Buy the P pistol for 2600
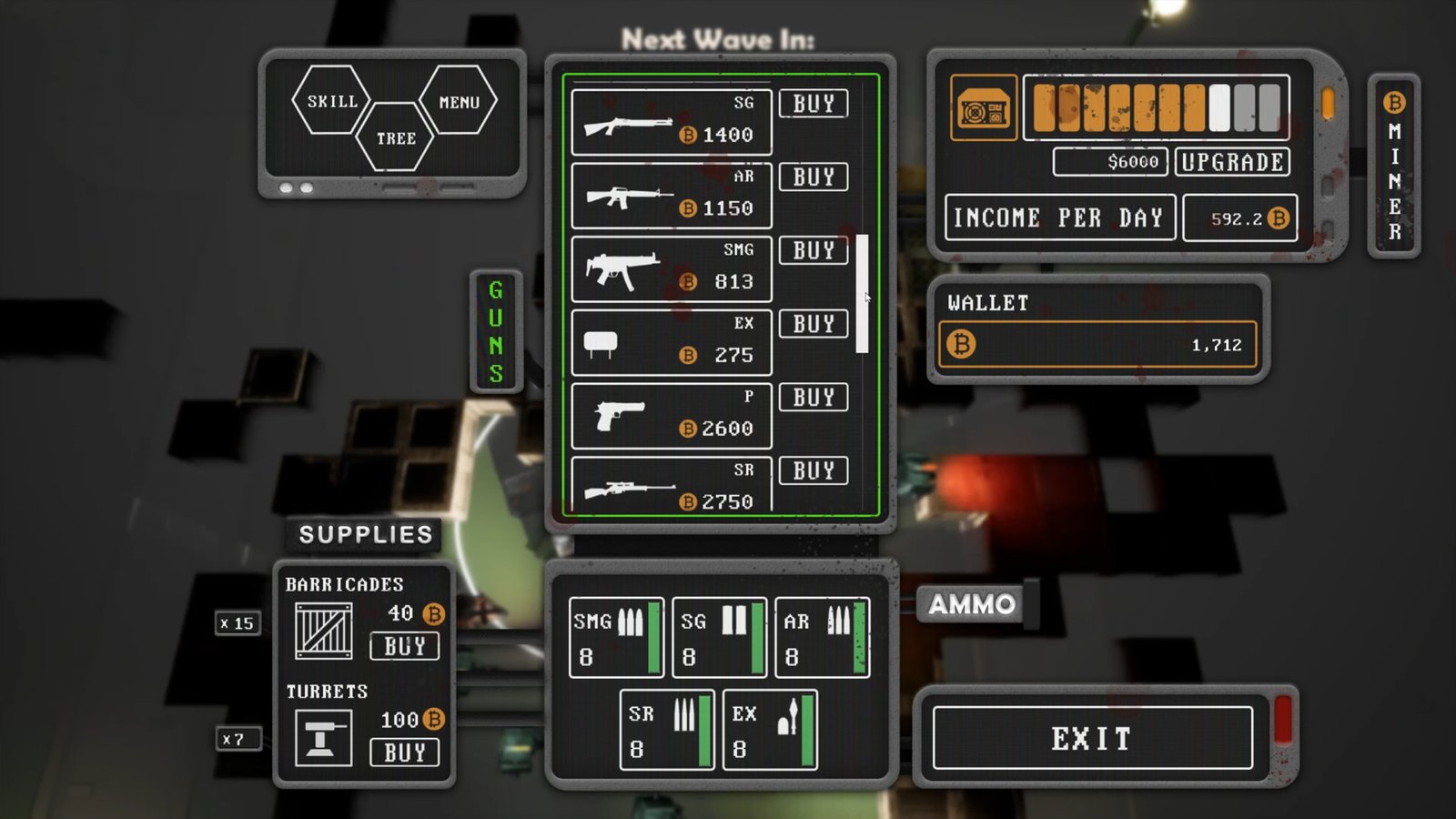 pyautogui.click(x=814, y=398)
